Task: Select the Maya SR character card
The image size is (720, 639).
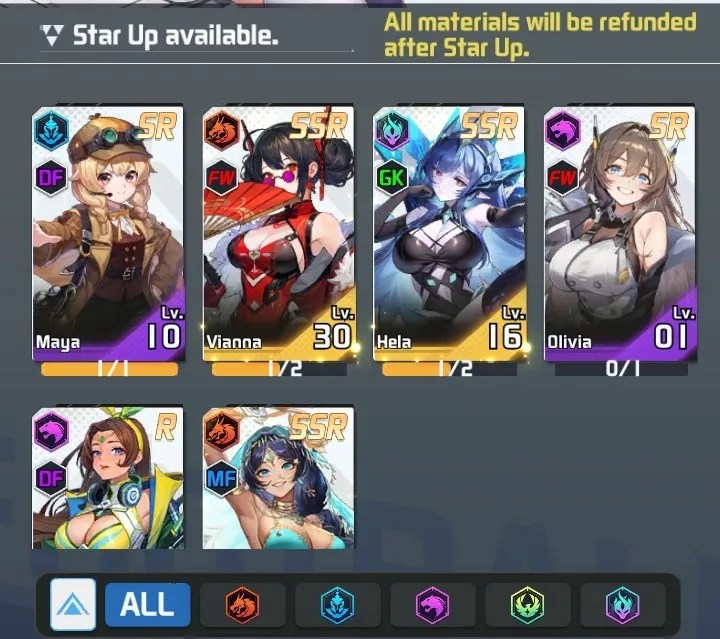Action: 108,232
